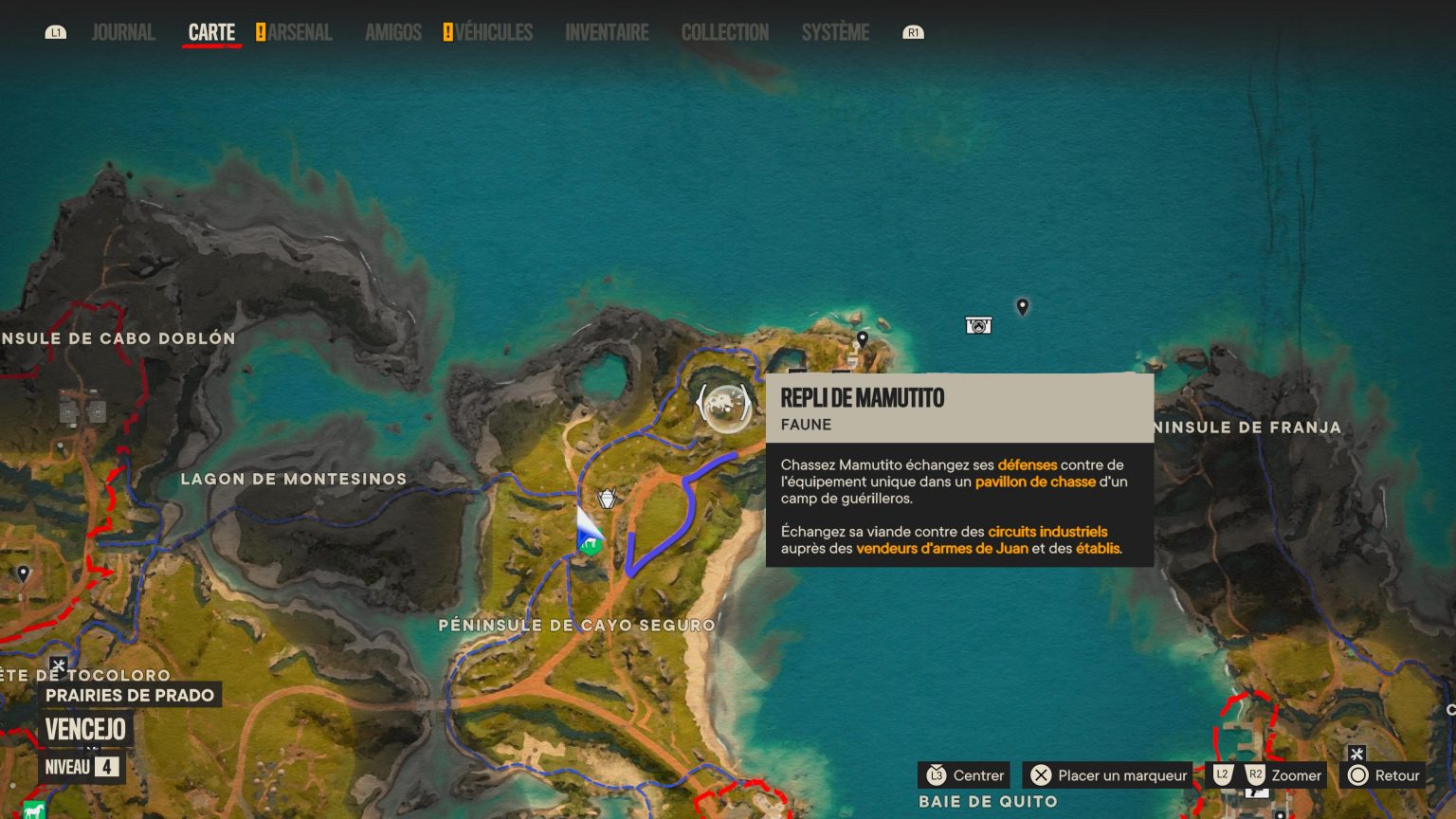Click the map pin near Péninsule de Franja
The image size is (1456, 819).
(x=1023, y=307)
